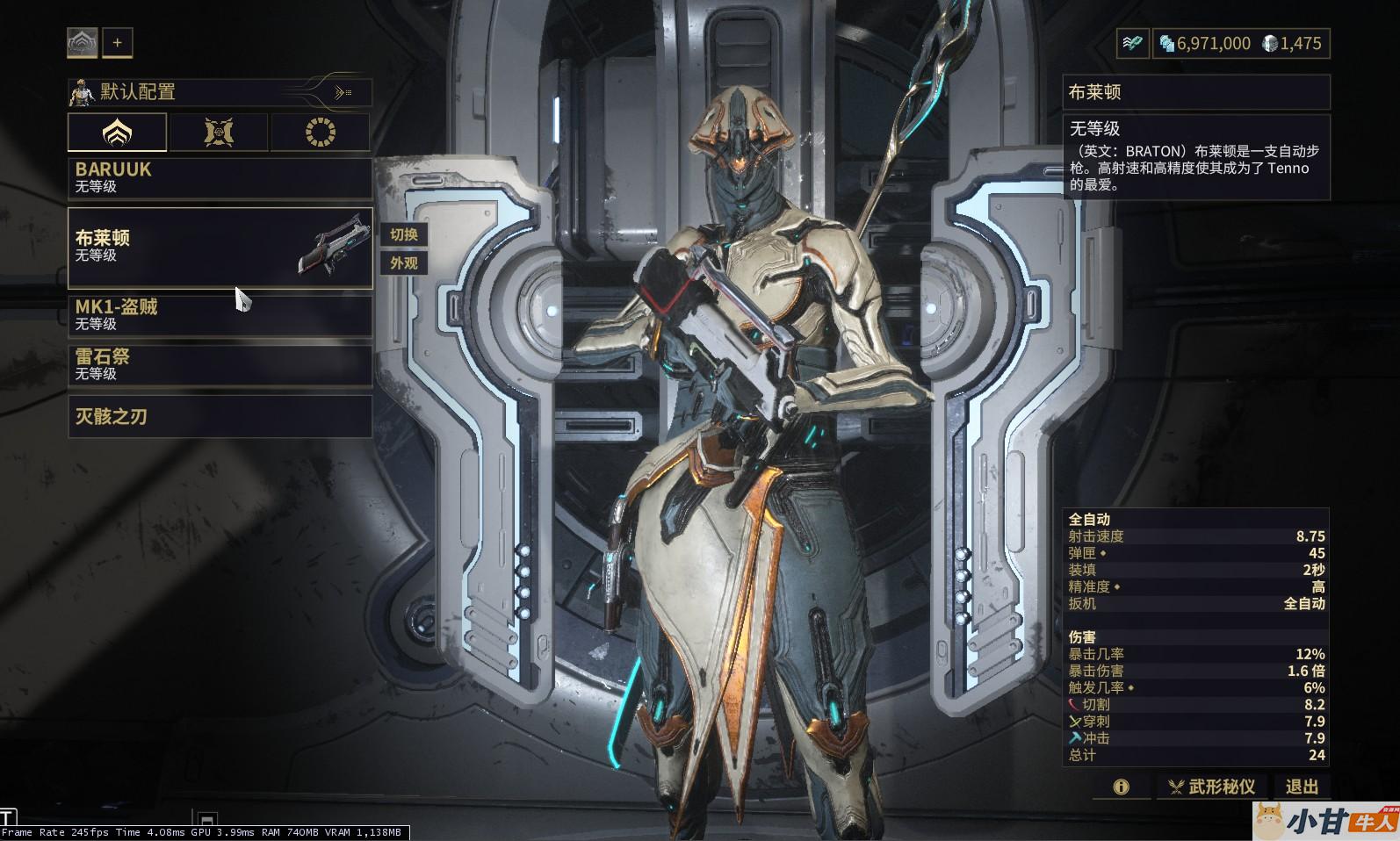Show details with the info icon

(x=1121, y=787)
